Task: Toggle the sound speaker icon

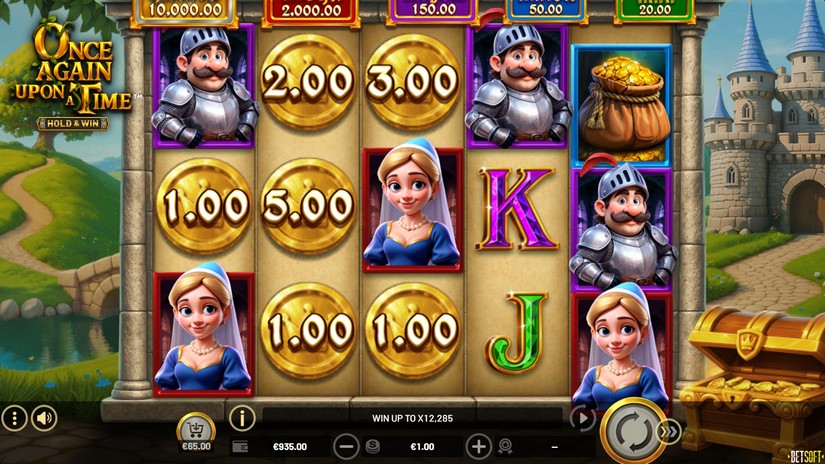Action: pos(44,418)
